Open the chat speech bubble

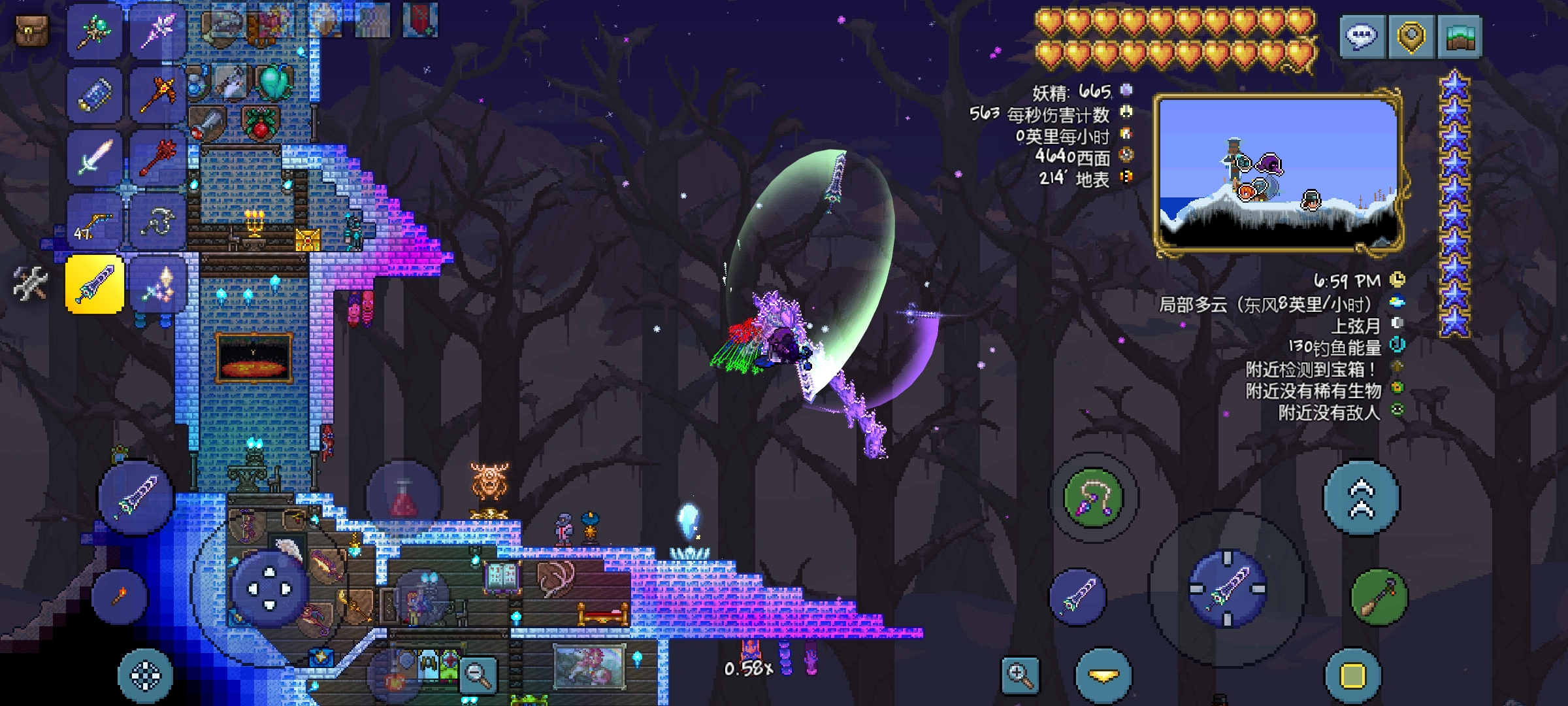point(1362,37)
